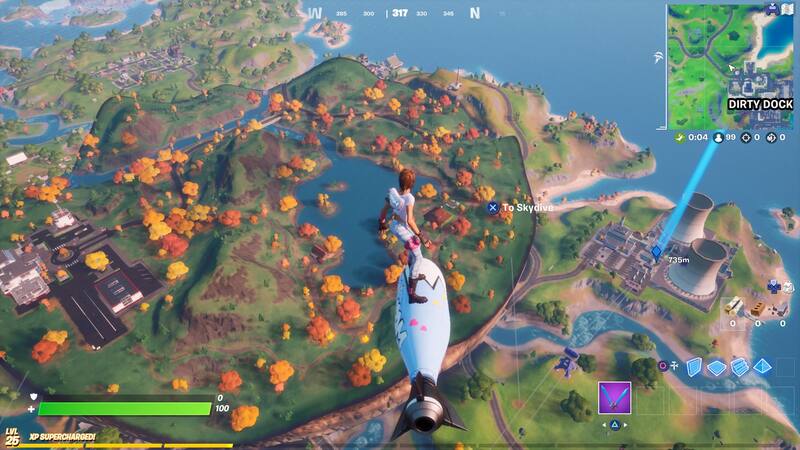800x450 pixels.
Task: Choose the stairs building piece
Action: click(740, 367)
